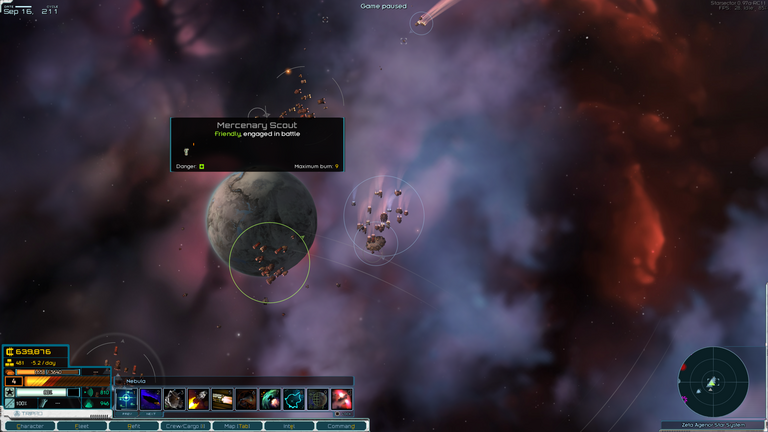Screen dimensions: 768x432
Task: Activate the cyan outlined ability icon
Action: [x=294, y=400]
